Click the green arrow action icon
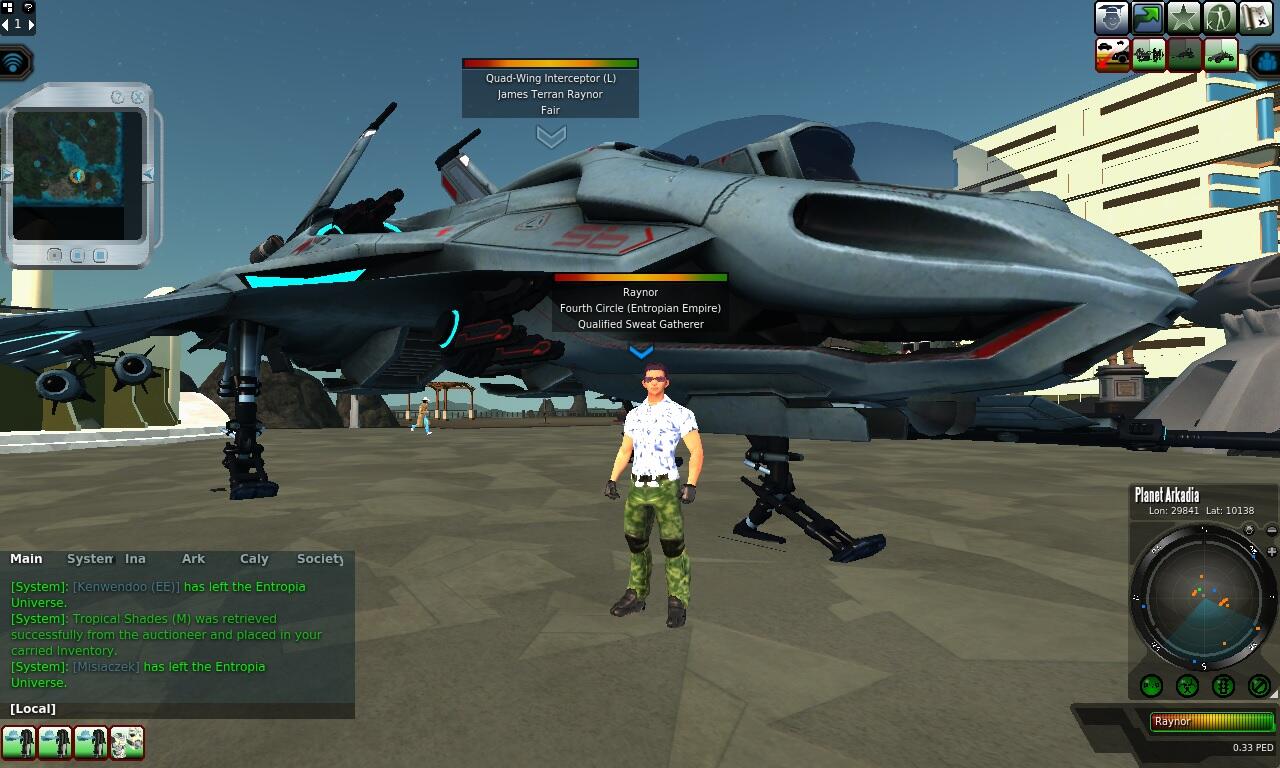This screenshot has height=768, width=1280. point(1147,18)
